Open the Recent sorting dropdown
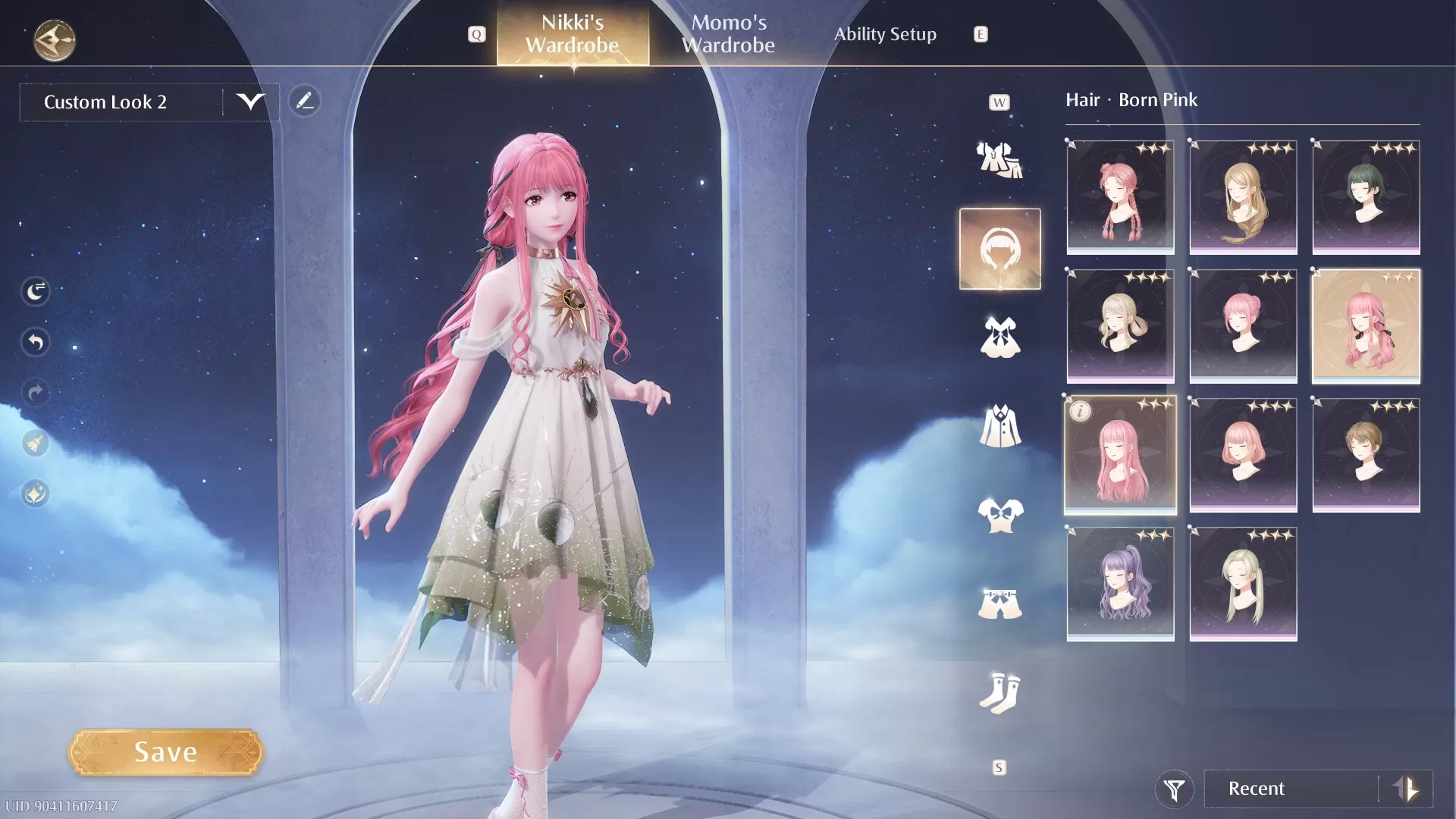Screen dimensions: 1456x819 (x=1289, y=789)
